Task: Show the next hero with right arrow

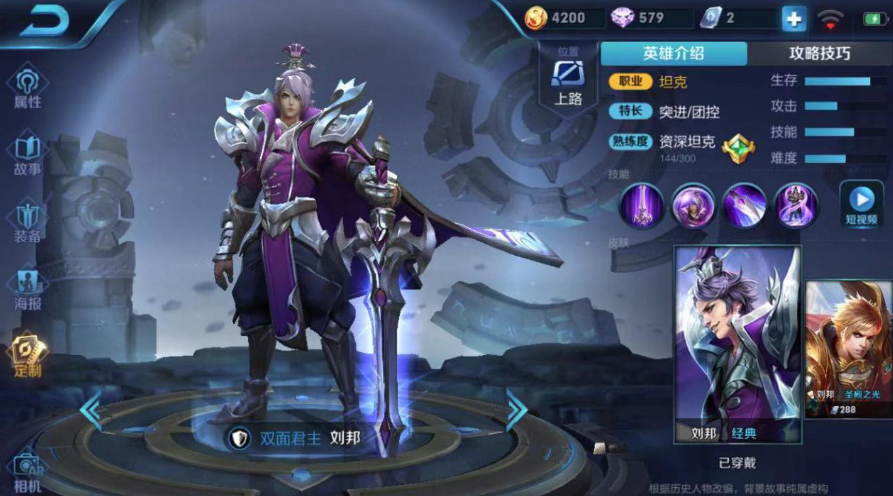Action: [x=516, y=410]
